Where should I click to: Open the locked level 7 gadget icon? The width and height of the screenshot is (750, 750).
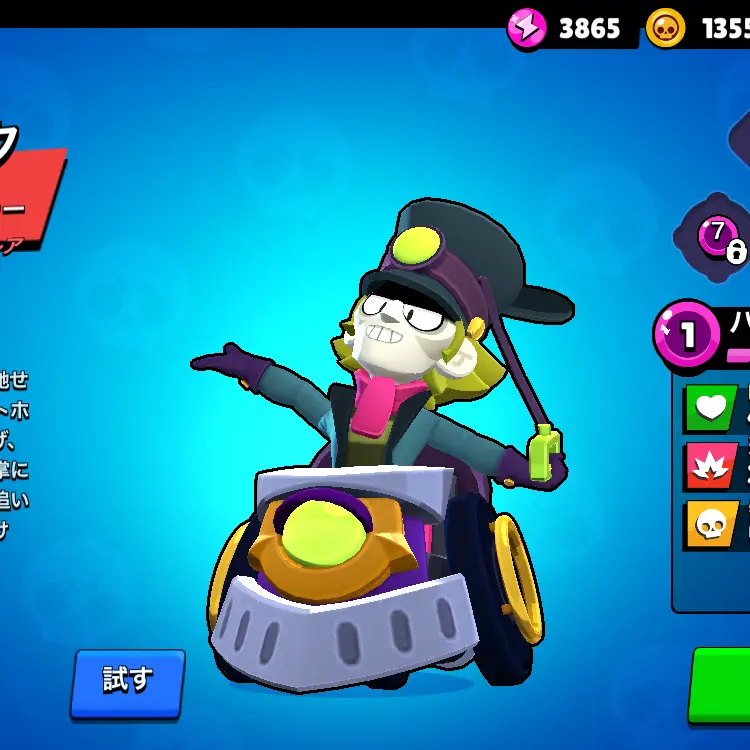pyautogui.click(x=716, y=237)
